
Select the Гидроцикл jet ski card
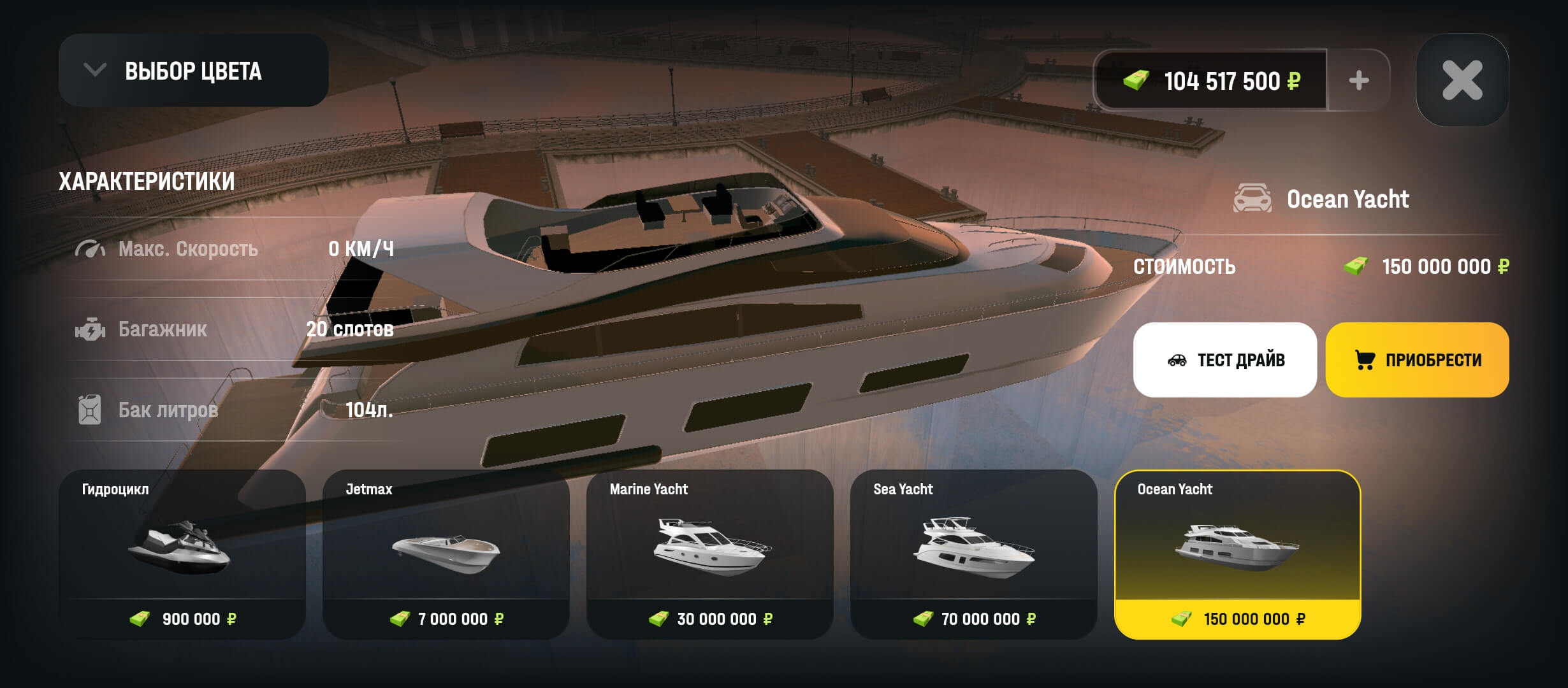coord(182,554)
